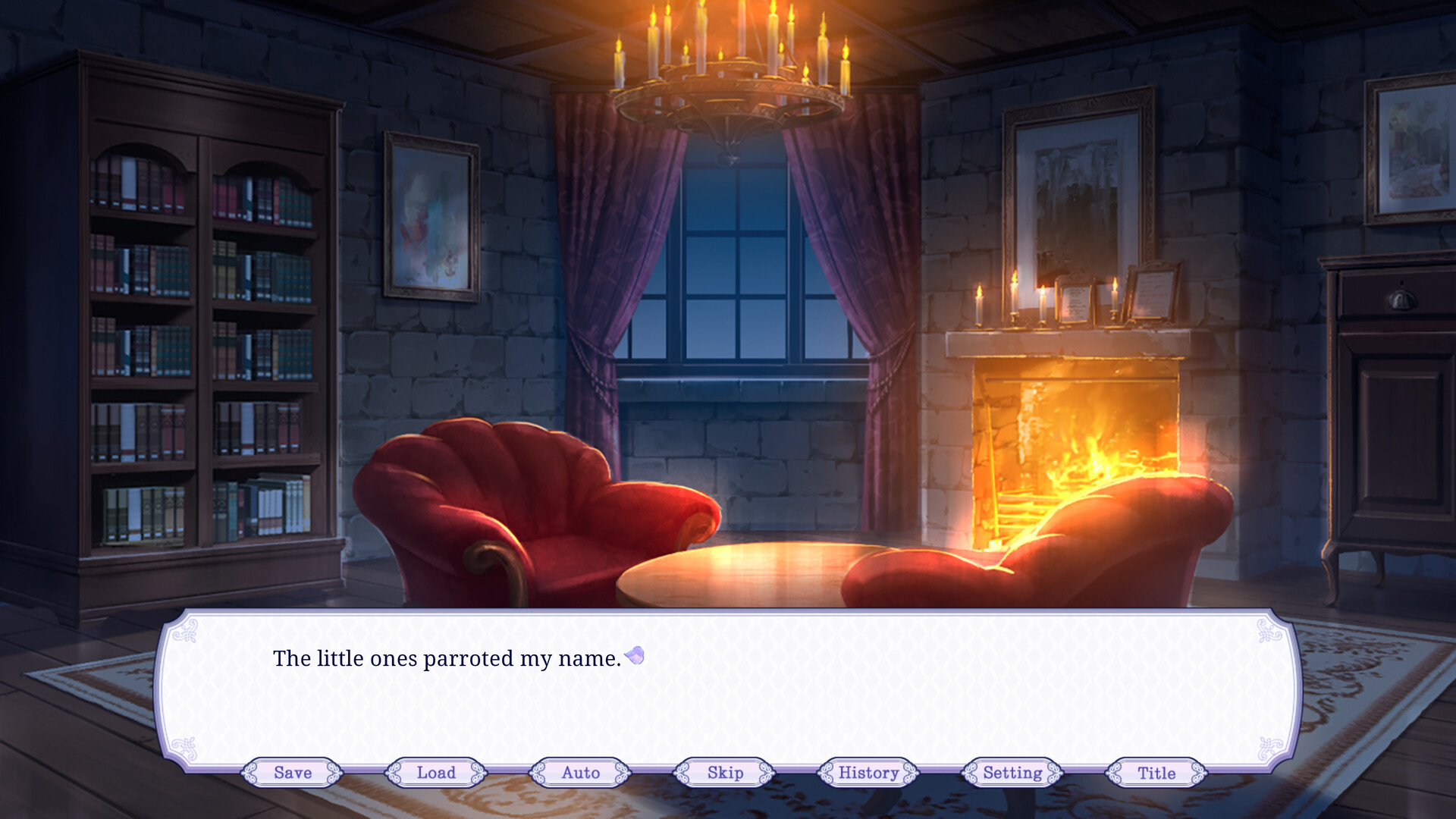The image size is (1456, 819).
Task: Click the quick menu bar strip
Action: point(728,773)
